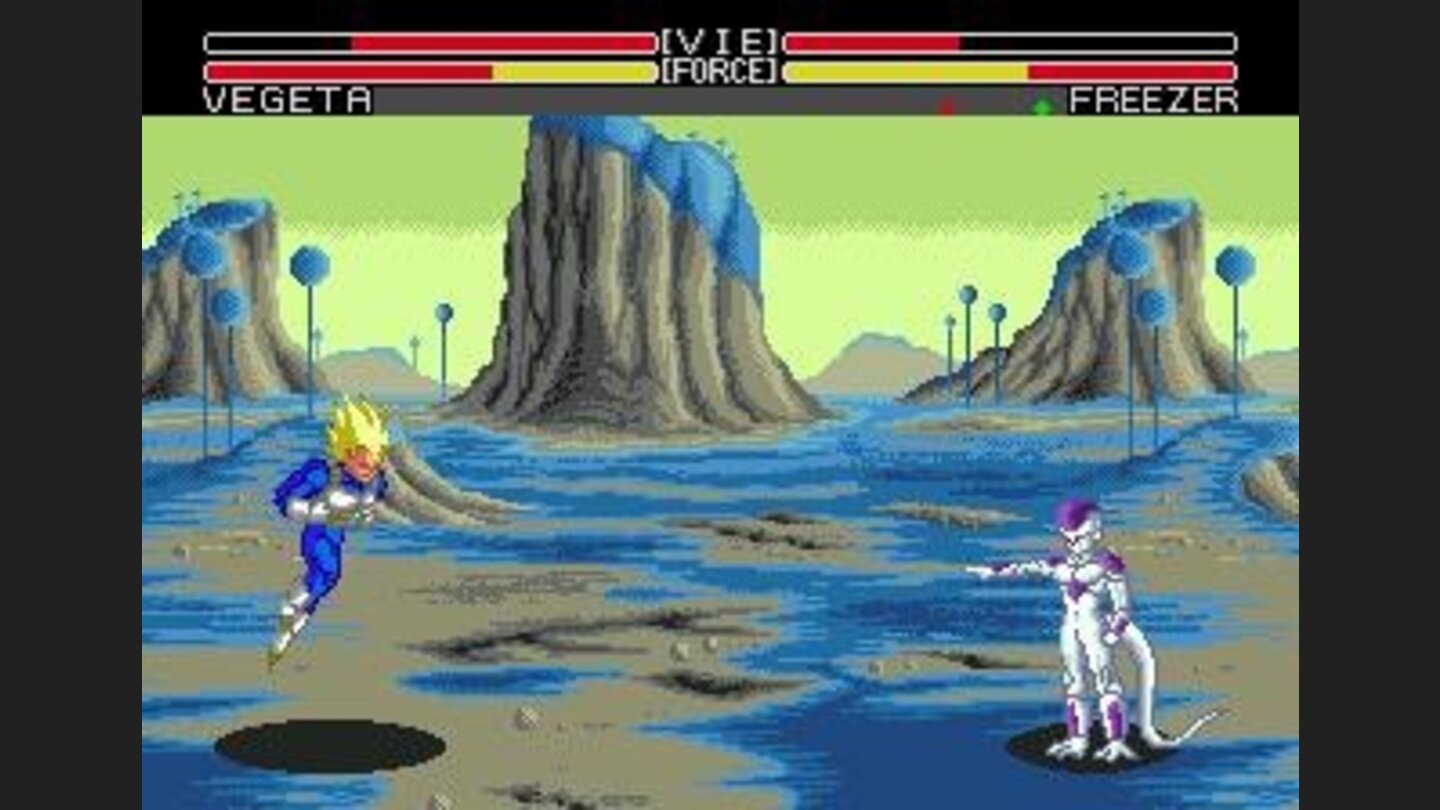Toggle FREEZER's red life bar
The width and height of the screenshot is (1440, 810).
pos(870,43)
